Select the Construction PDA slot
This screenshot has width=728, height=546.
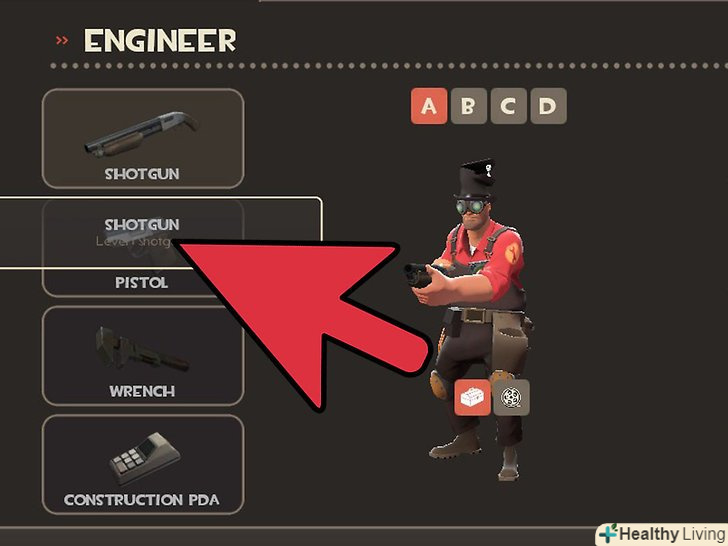(143, 464)
